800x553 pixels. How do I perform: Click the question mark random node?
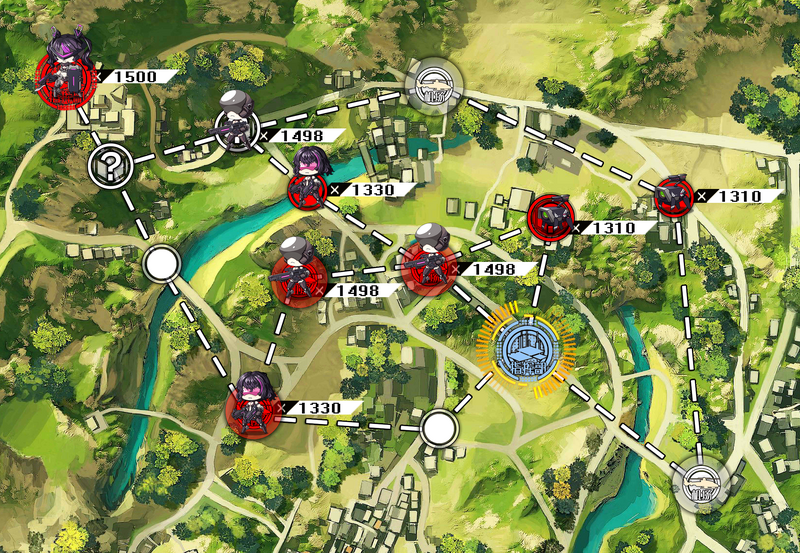[109, 166]
